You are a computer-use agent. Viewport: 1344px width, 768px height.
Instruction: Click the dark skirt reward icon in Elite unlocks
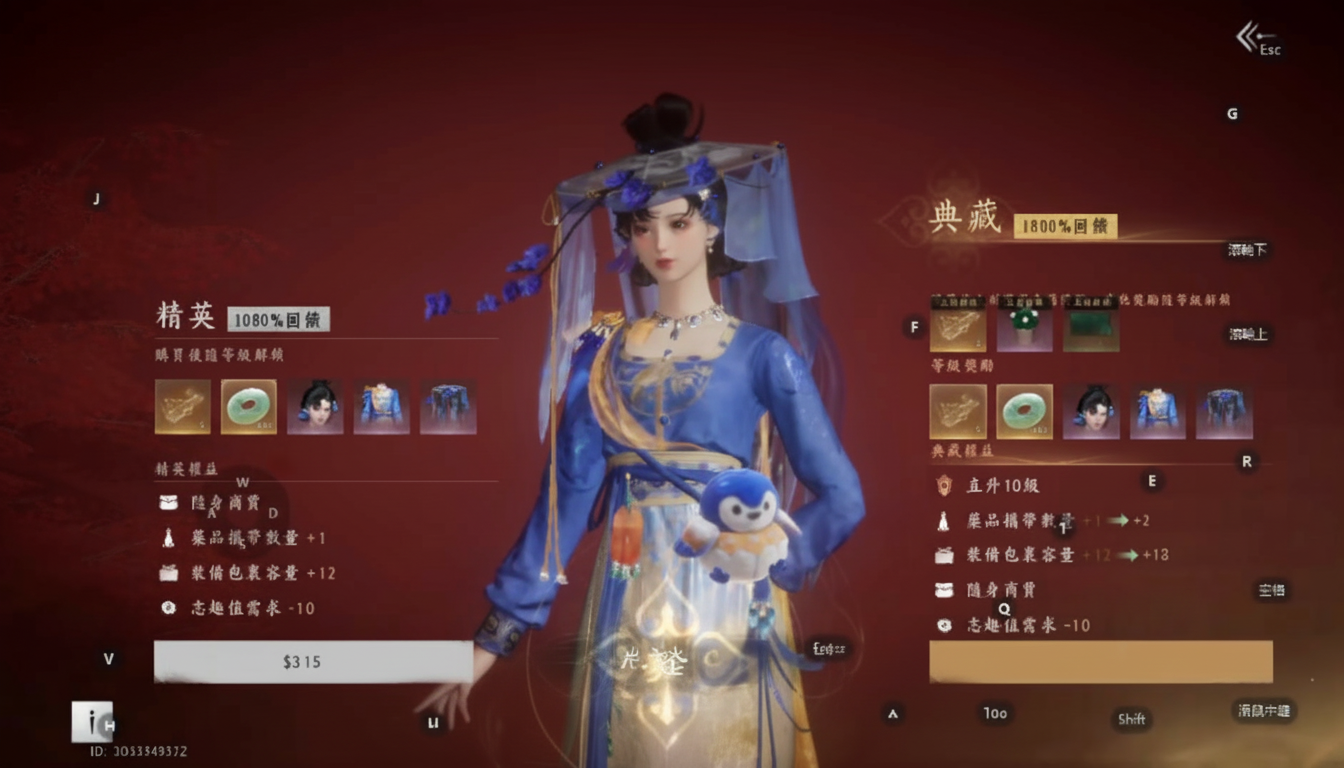[447, 406]
